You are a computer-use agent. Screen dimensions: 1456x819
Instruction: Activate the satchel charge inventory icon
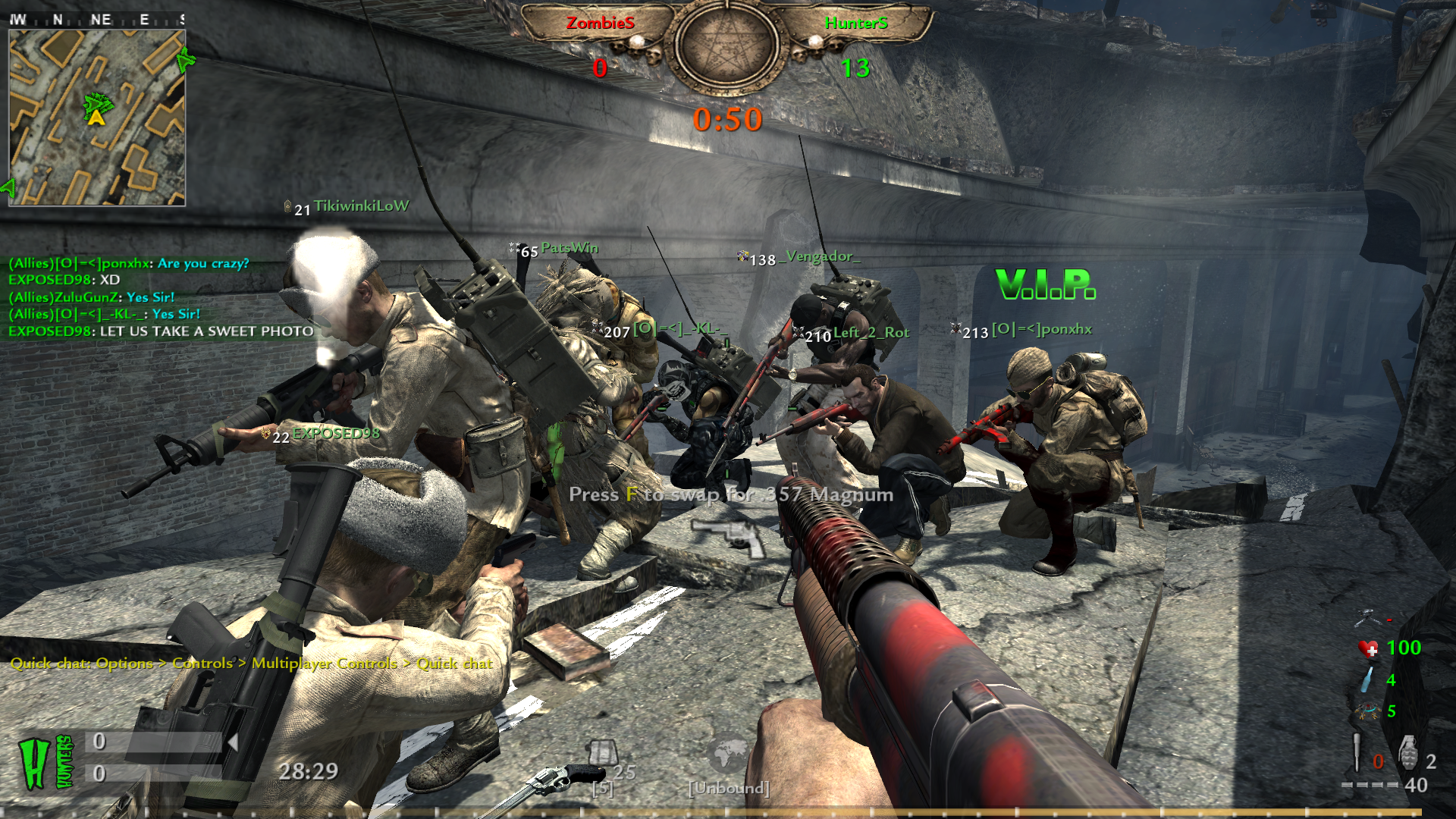coord(604,753)
